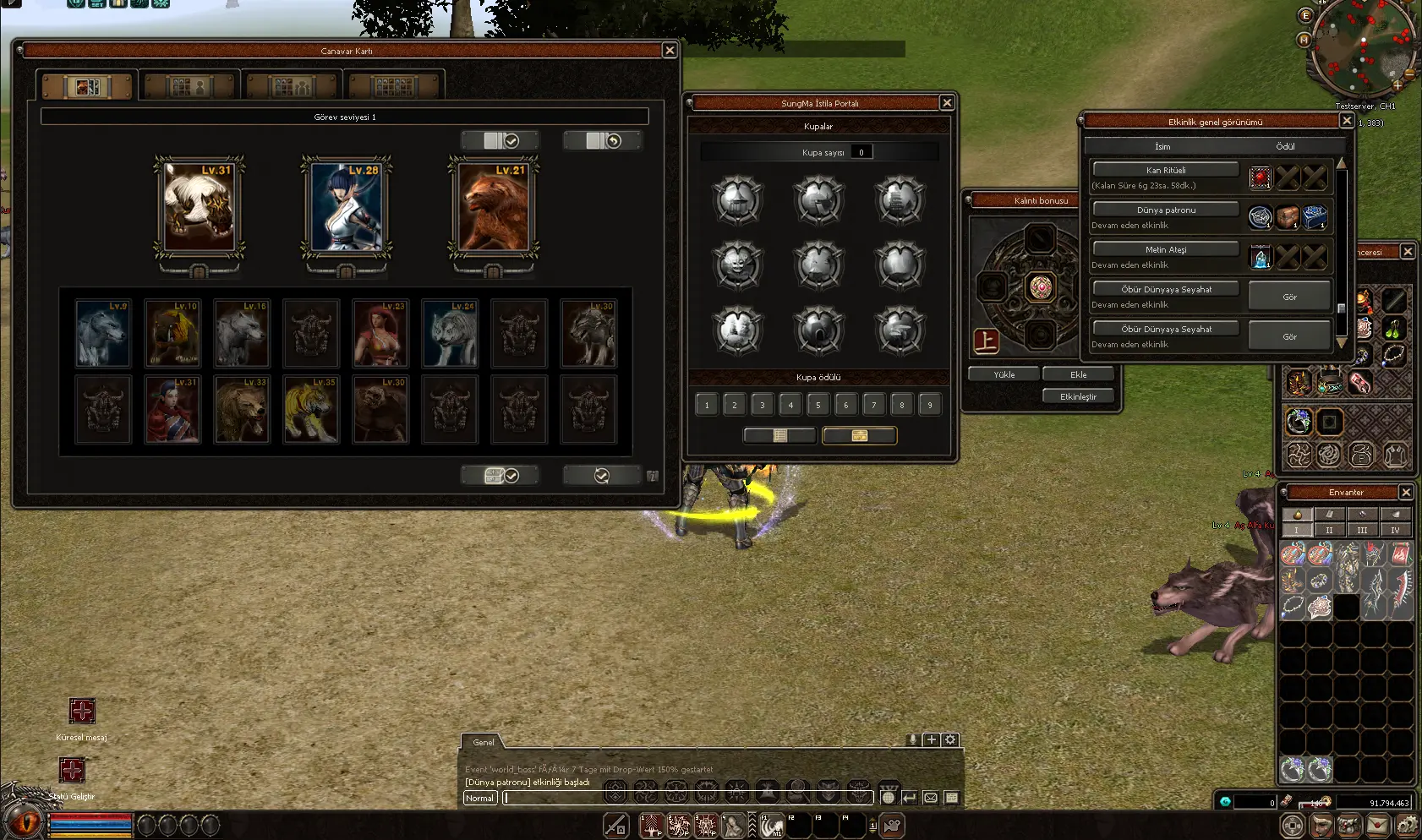Close the Canavar Kartı window
Screen dimensions: 1422x840
[670, 51]
